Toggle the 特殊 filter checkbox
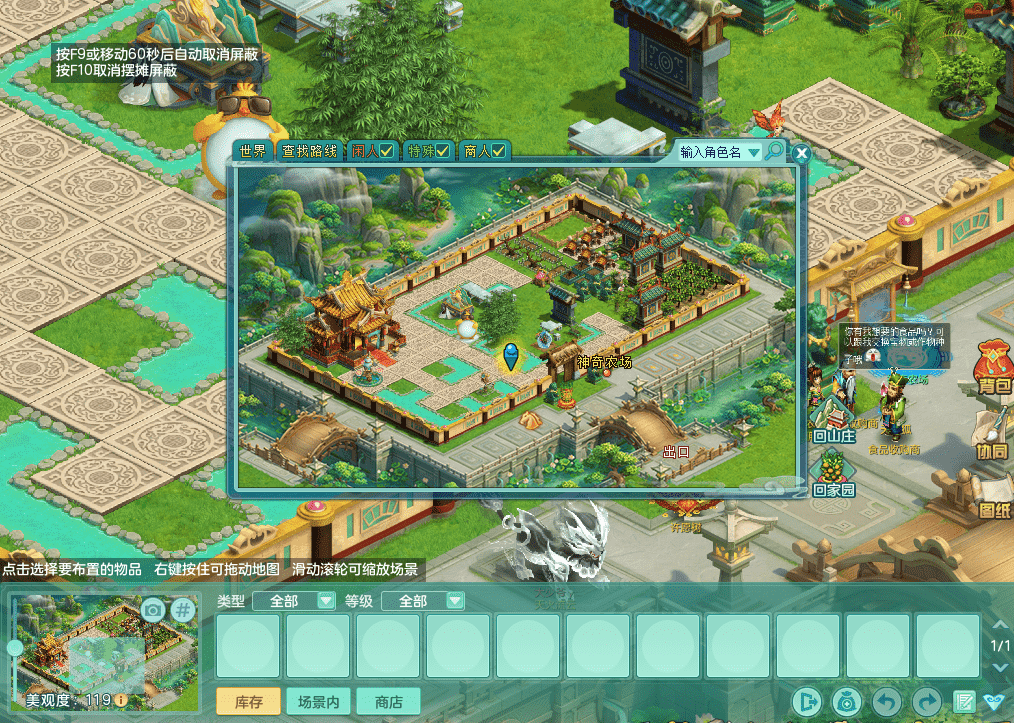The height and width of the screenshot is (723, 1014). (442, 152)
